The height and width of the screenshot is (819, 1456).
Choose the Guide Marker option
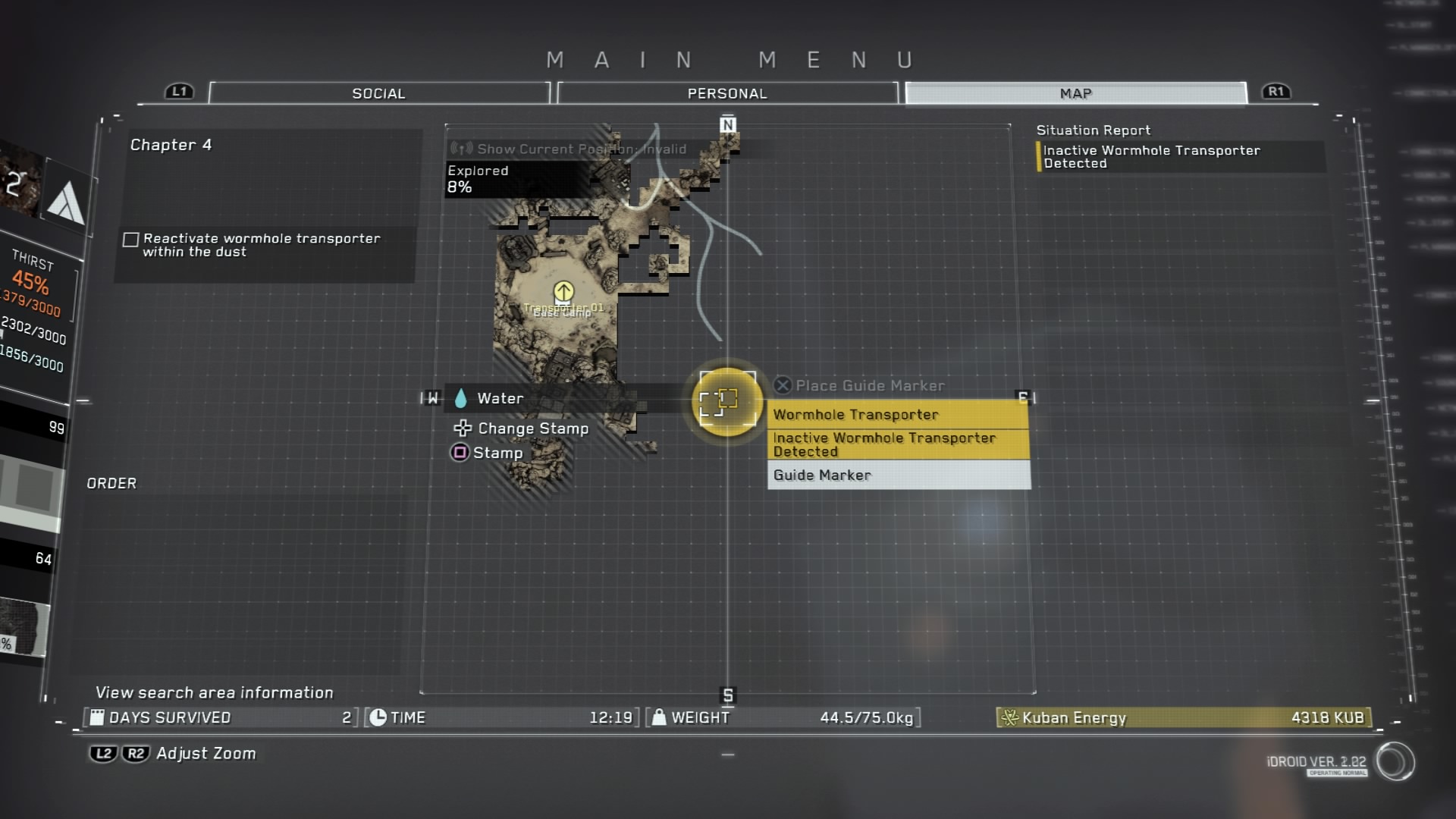coord(898,475)
